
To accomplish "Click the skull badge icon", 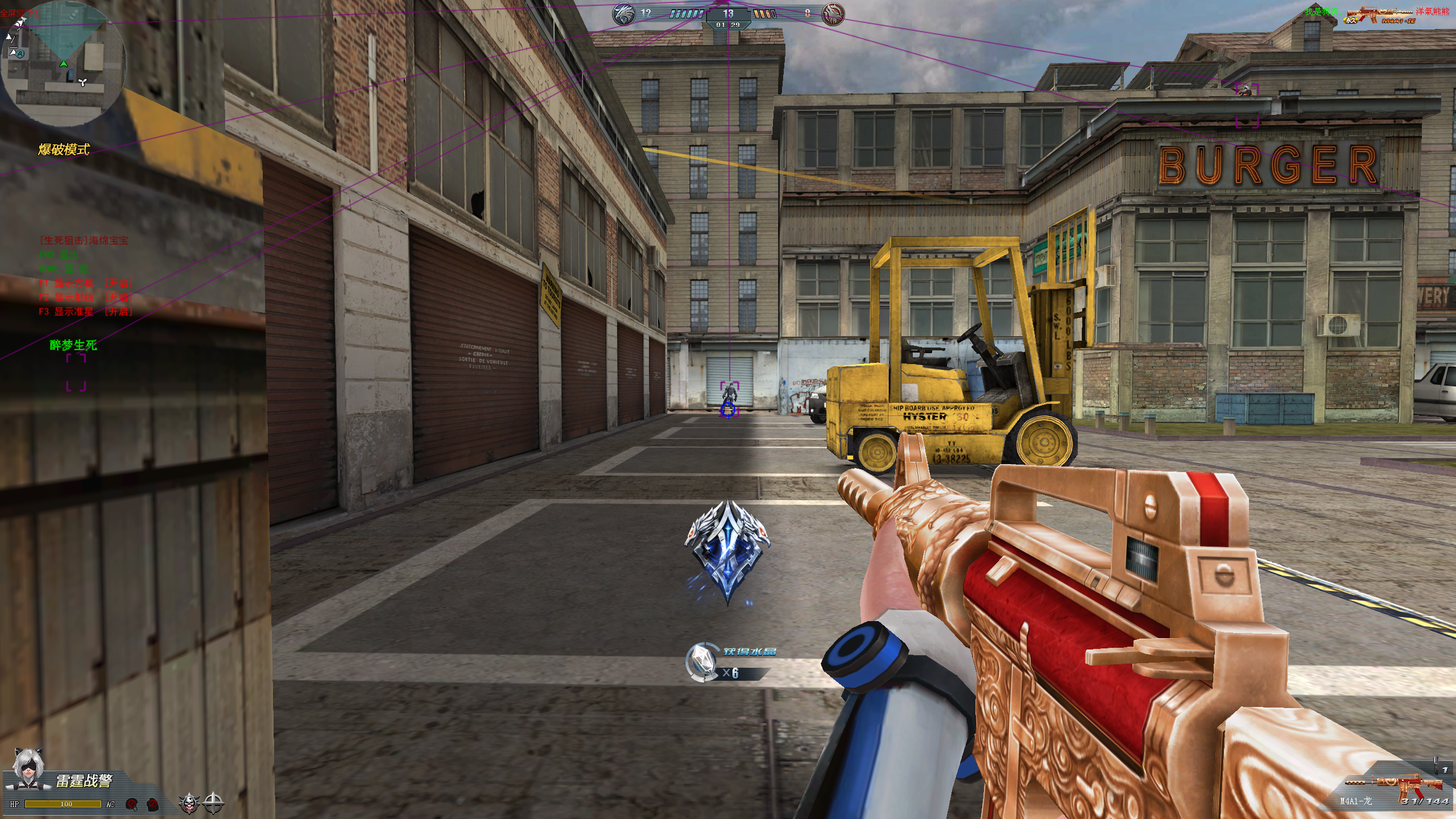I will (x=189, y=803).
